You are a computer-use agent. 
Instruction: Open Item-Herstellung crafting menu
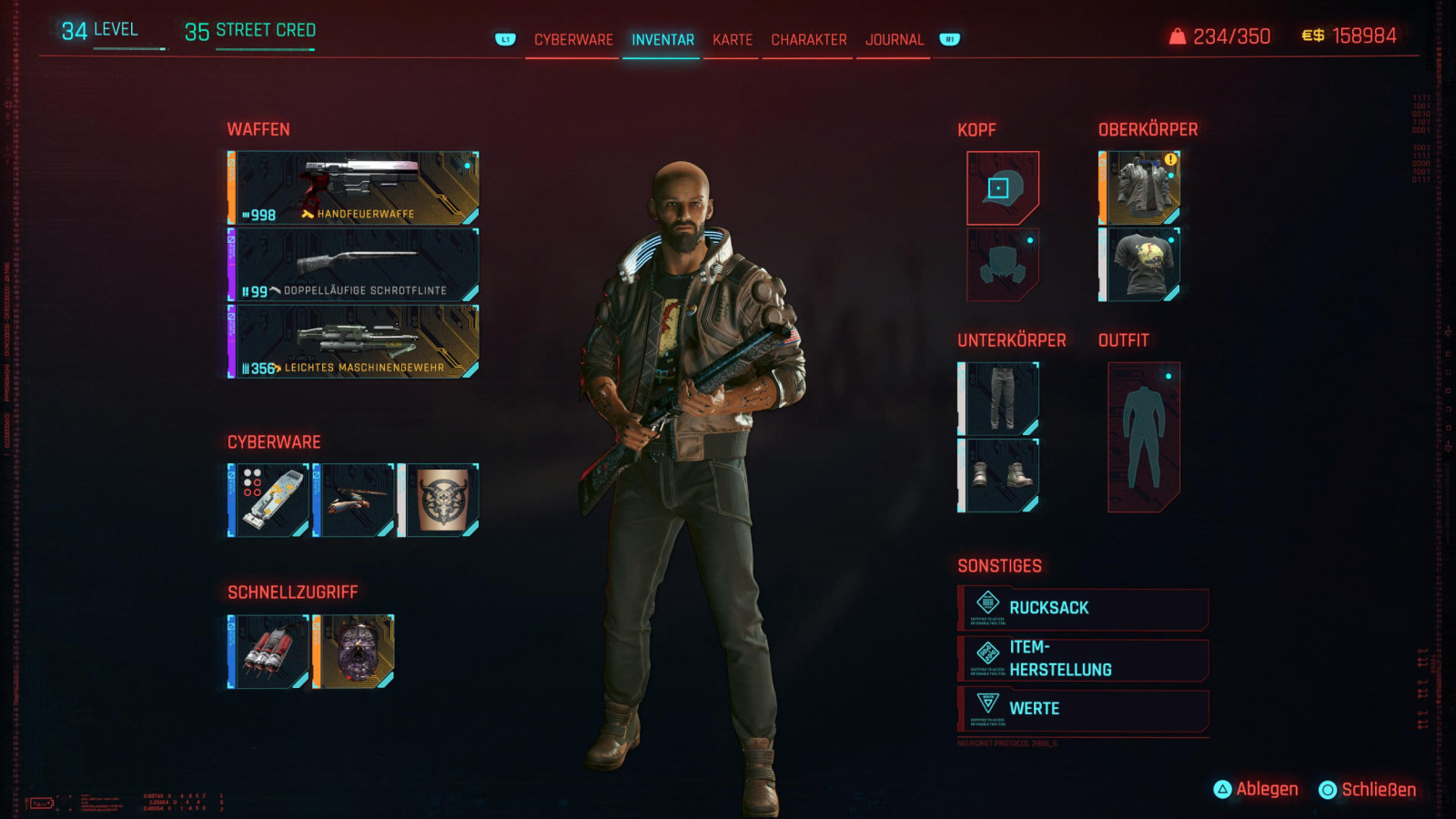tap(1083, 659)
